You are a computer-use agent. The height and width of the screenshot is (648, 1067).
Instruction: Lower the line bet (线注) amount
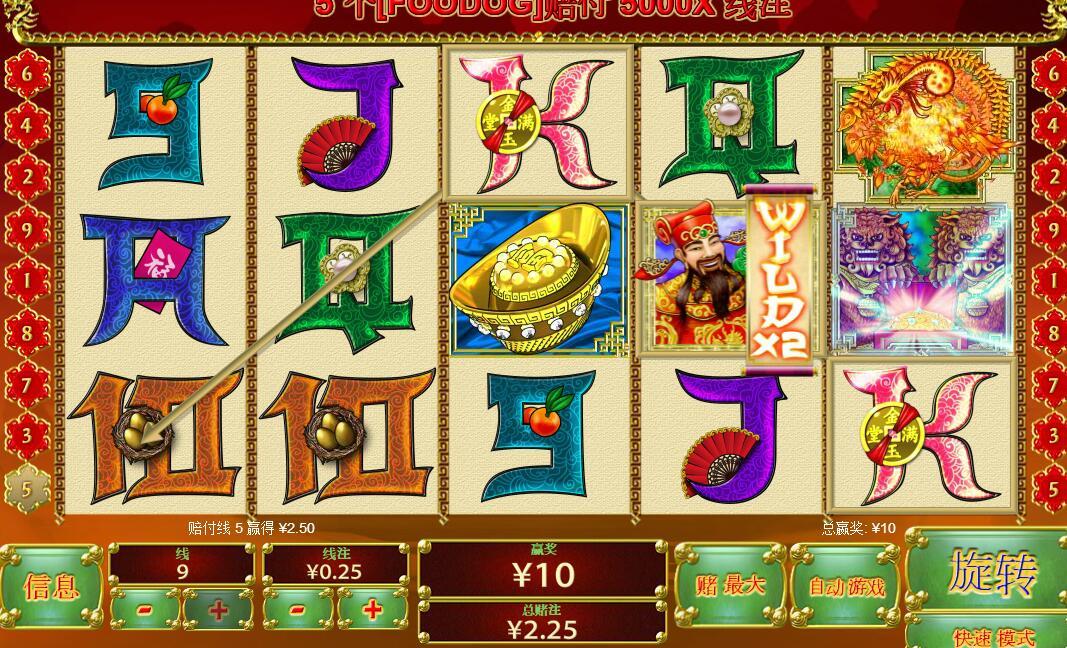pyautogui.click(x=298, y=609)
